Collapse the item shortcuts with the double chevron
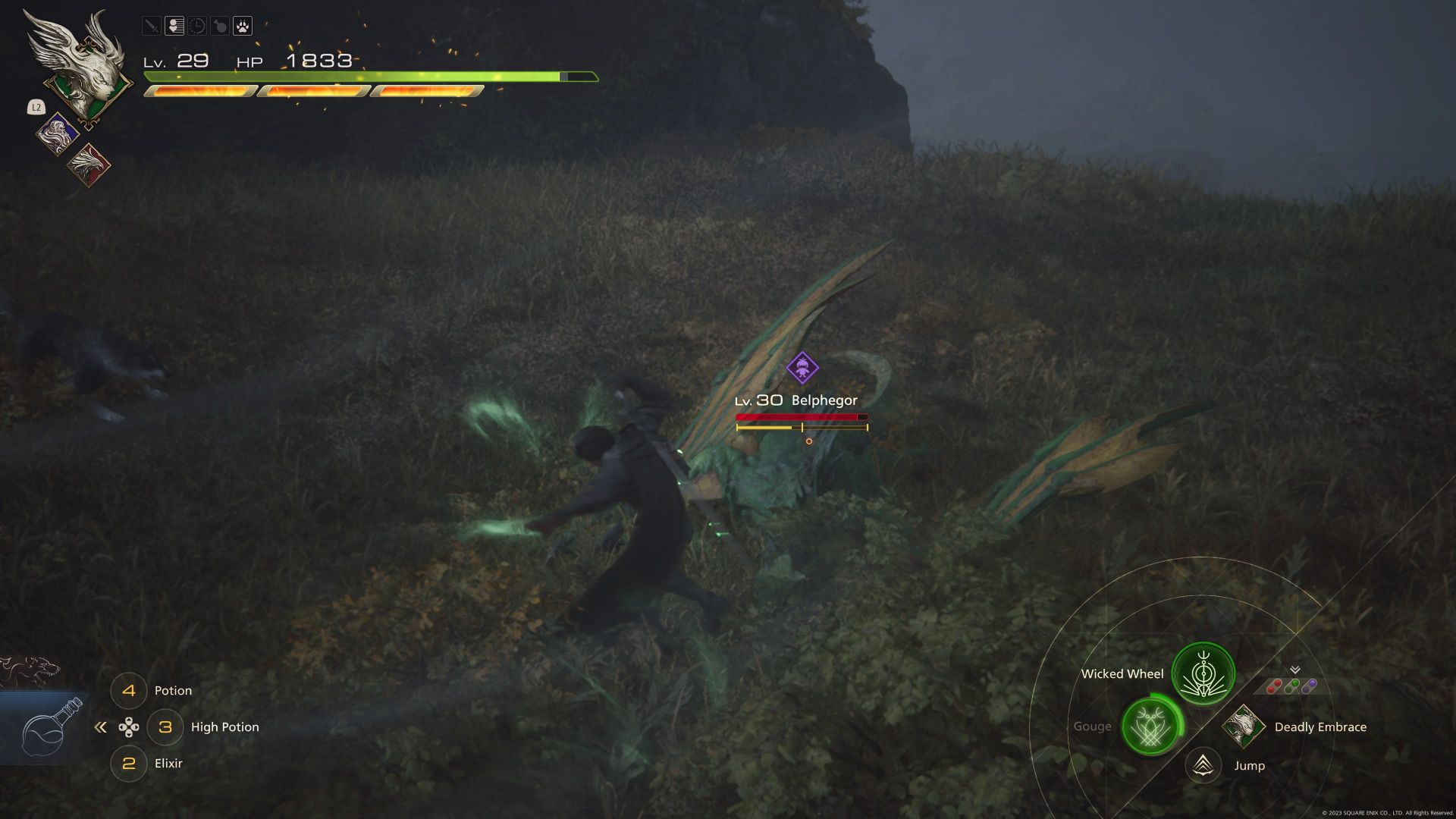 click(x=102, y=726)
